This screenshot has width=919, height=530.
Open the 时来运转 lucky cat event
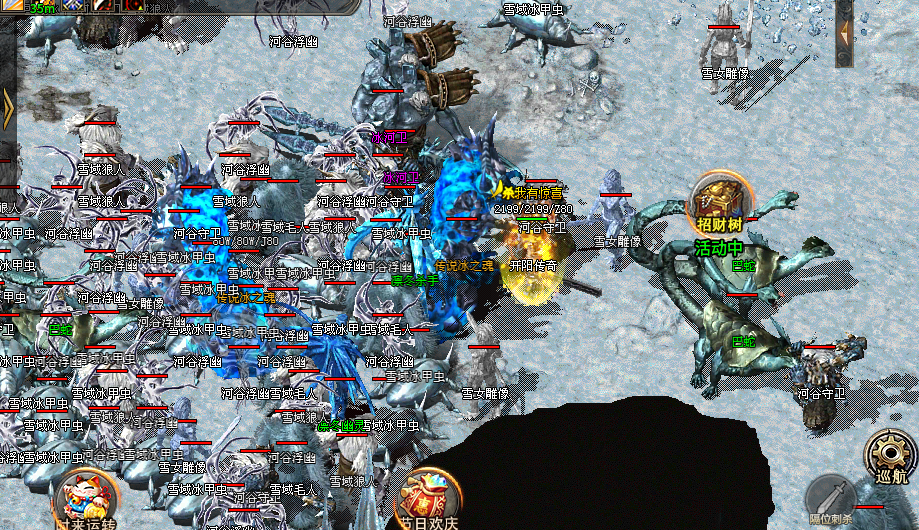tap(85, 497)
